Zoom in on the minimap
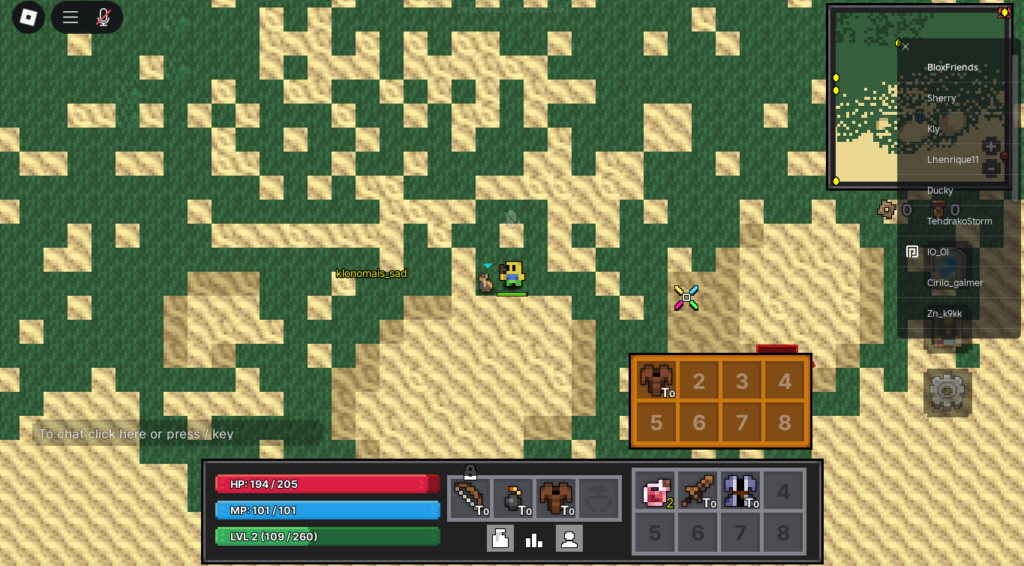 991,145
